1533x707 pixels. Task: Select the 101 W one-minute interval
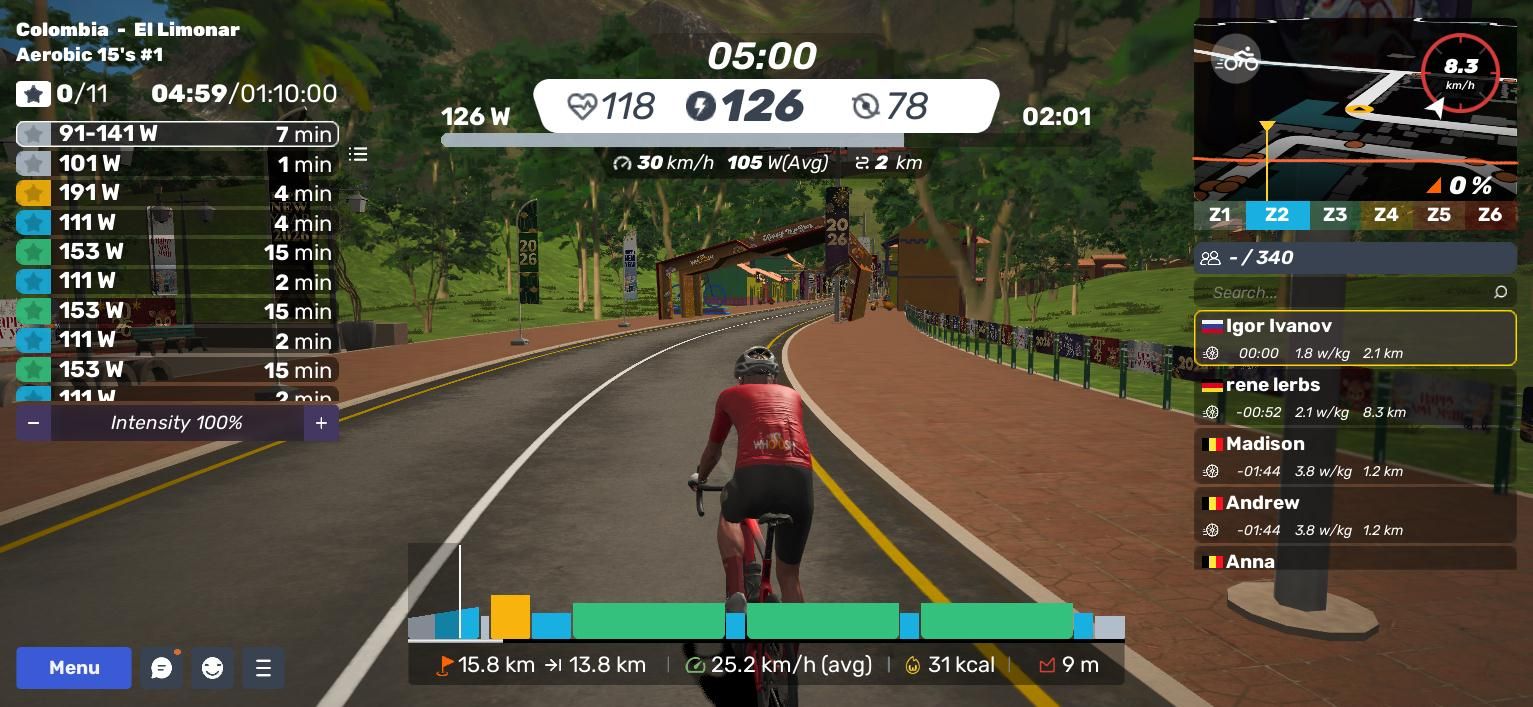[177, 163]
